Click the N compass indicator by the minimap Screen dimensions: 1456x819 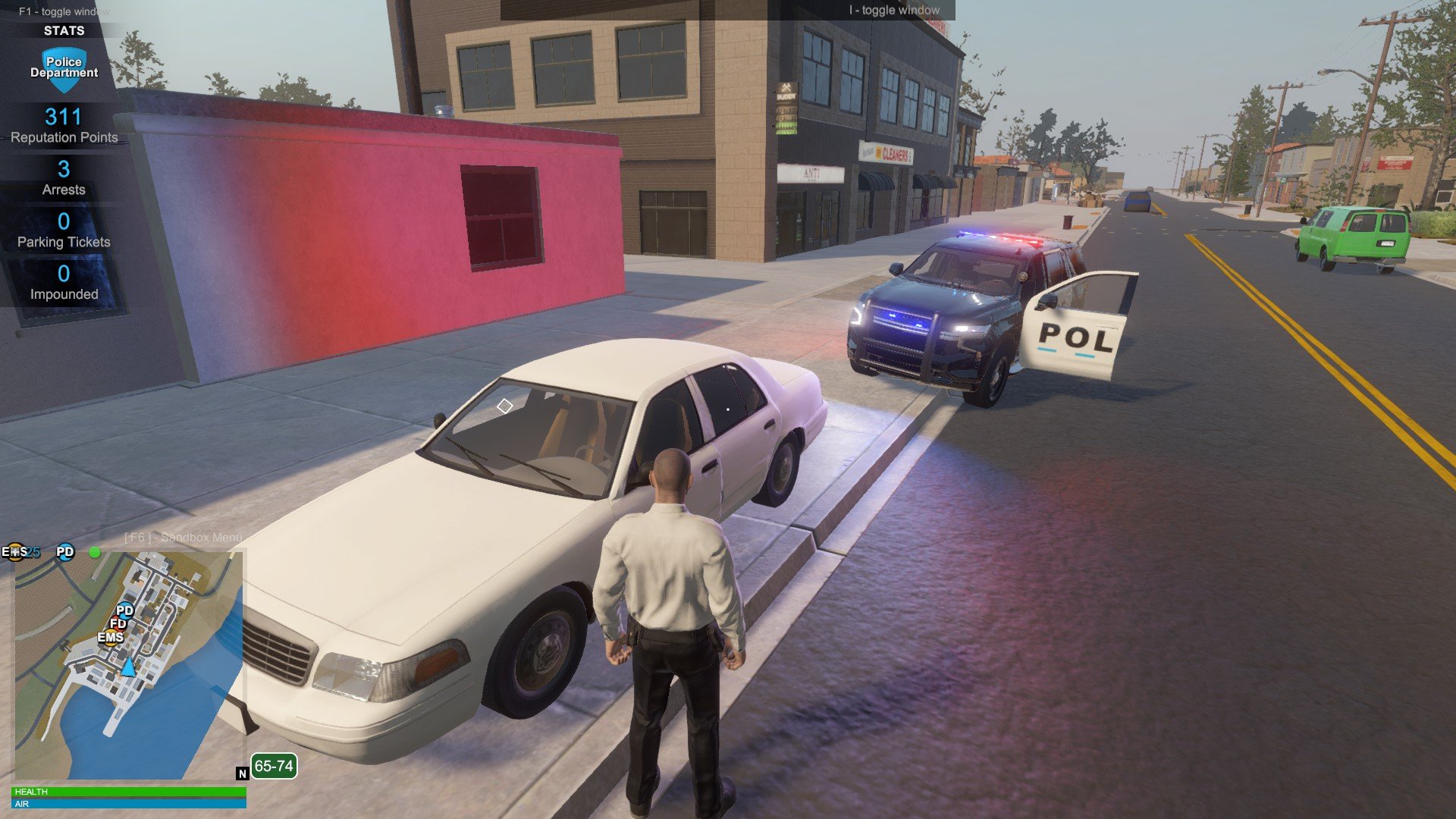(x=243, y=773)
